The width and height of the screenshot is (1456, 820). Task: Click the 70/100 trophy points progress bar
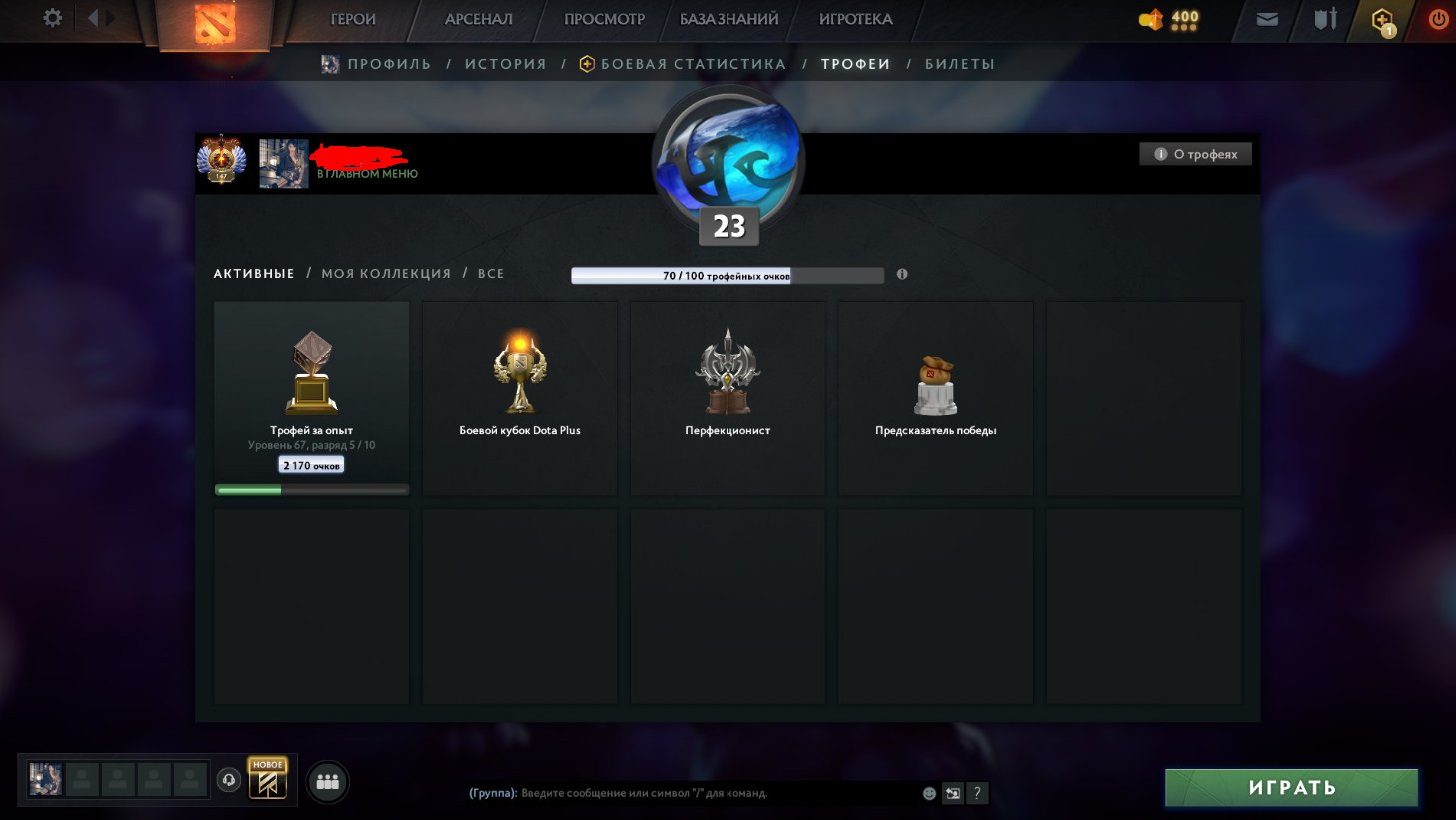(x=727, y=273)
